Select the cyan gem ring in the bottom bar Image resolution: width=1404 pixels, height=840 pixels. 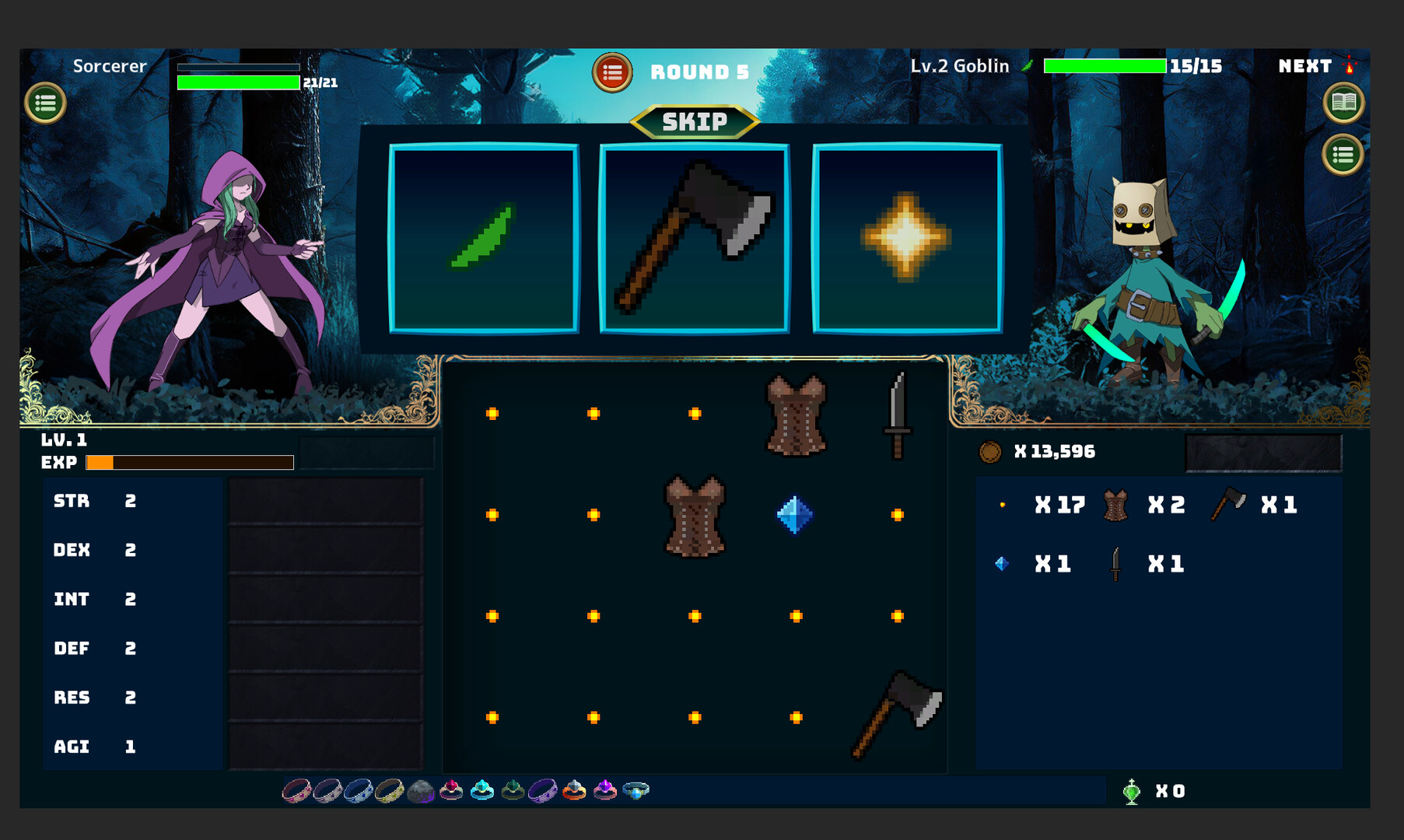pyautogui.click(x=482, y=790)
